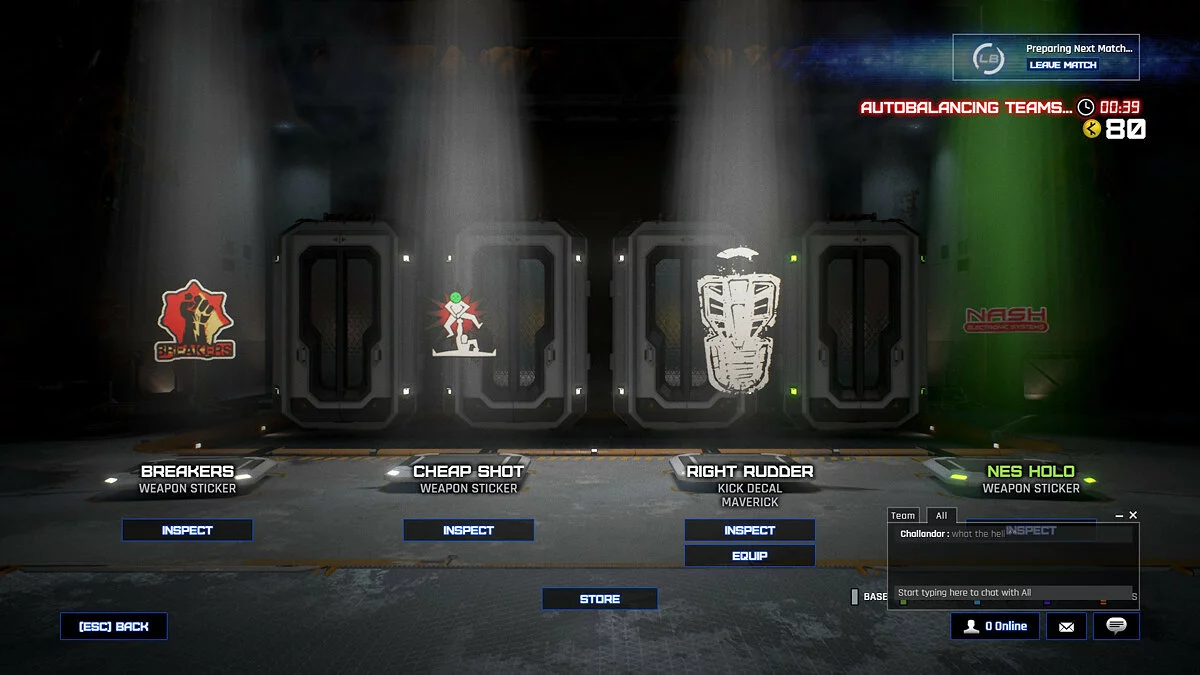Inspect the Breakers weapon sticker
The height and width of the screenshot is (675, 1200).
(187, 530)
